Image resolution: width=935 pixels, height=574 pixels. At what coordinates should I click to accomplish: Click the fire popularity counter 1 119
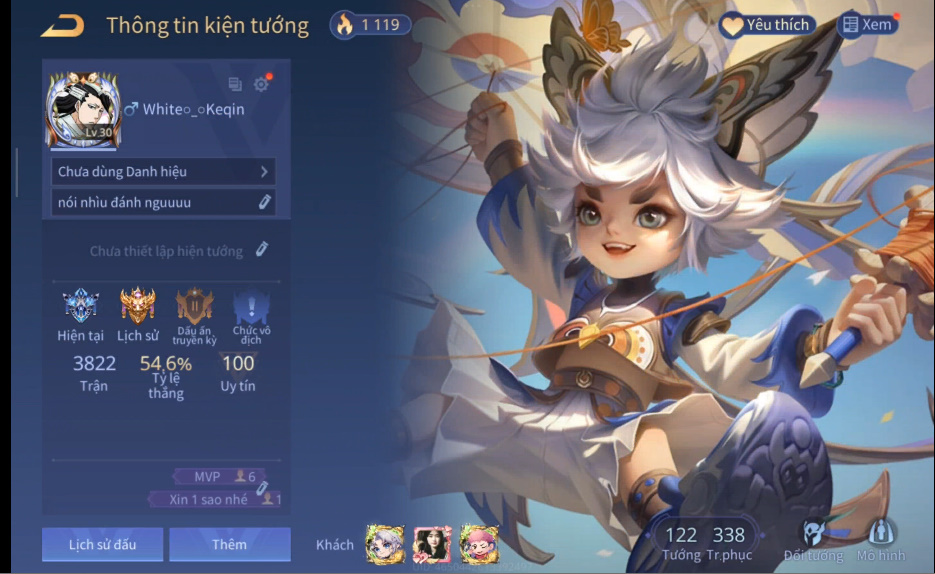click(x=370, y=25)
